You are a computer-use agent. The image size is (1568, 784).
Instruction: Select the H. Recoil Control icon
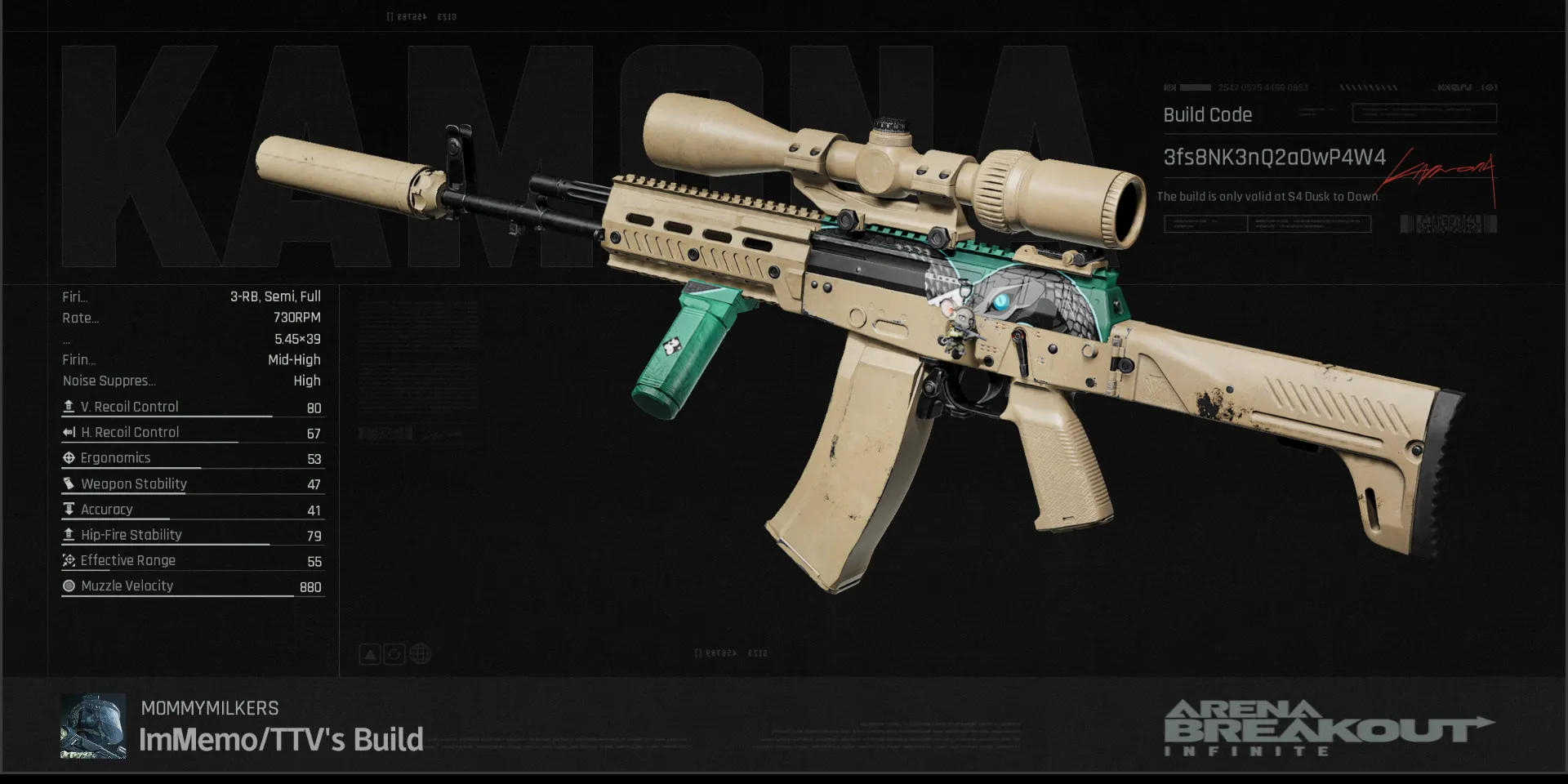click(69, 431)
